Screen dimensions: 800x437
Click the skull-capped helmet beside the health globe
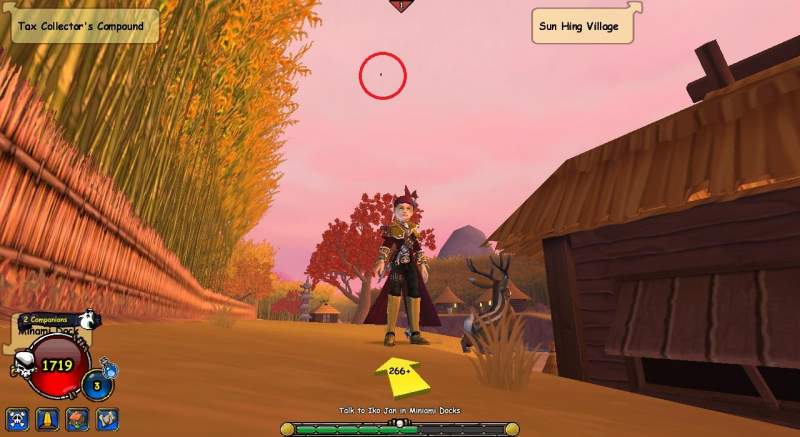click(x=21, y=368)
